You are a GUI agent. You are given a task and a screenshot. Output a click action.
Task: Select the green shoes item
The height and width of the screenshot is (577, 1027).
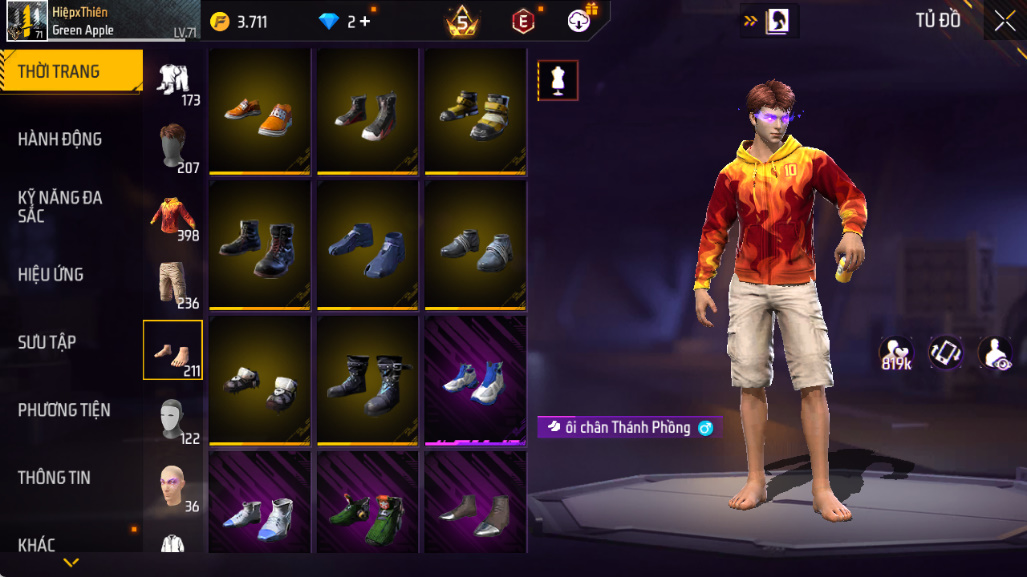(367, 502)
